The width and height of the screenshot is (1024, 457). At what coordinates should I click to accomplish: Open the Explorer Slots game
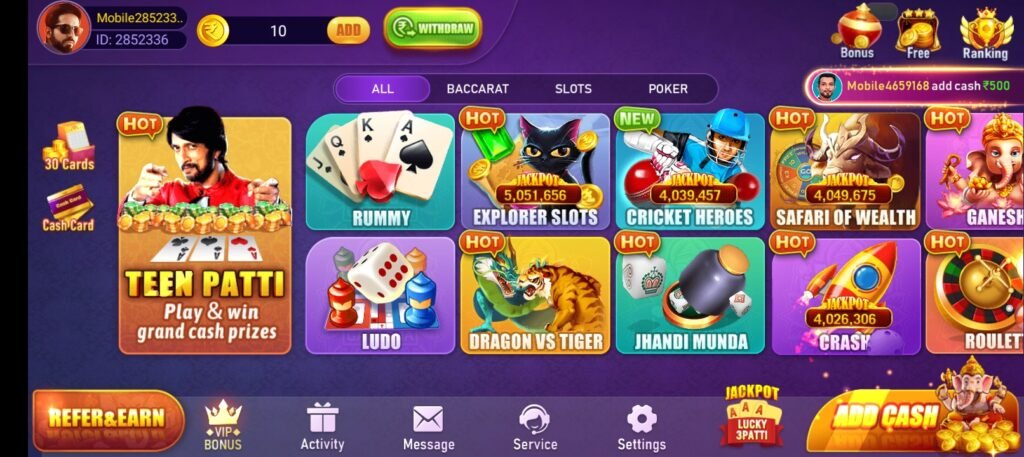point(535,171)
